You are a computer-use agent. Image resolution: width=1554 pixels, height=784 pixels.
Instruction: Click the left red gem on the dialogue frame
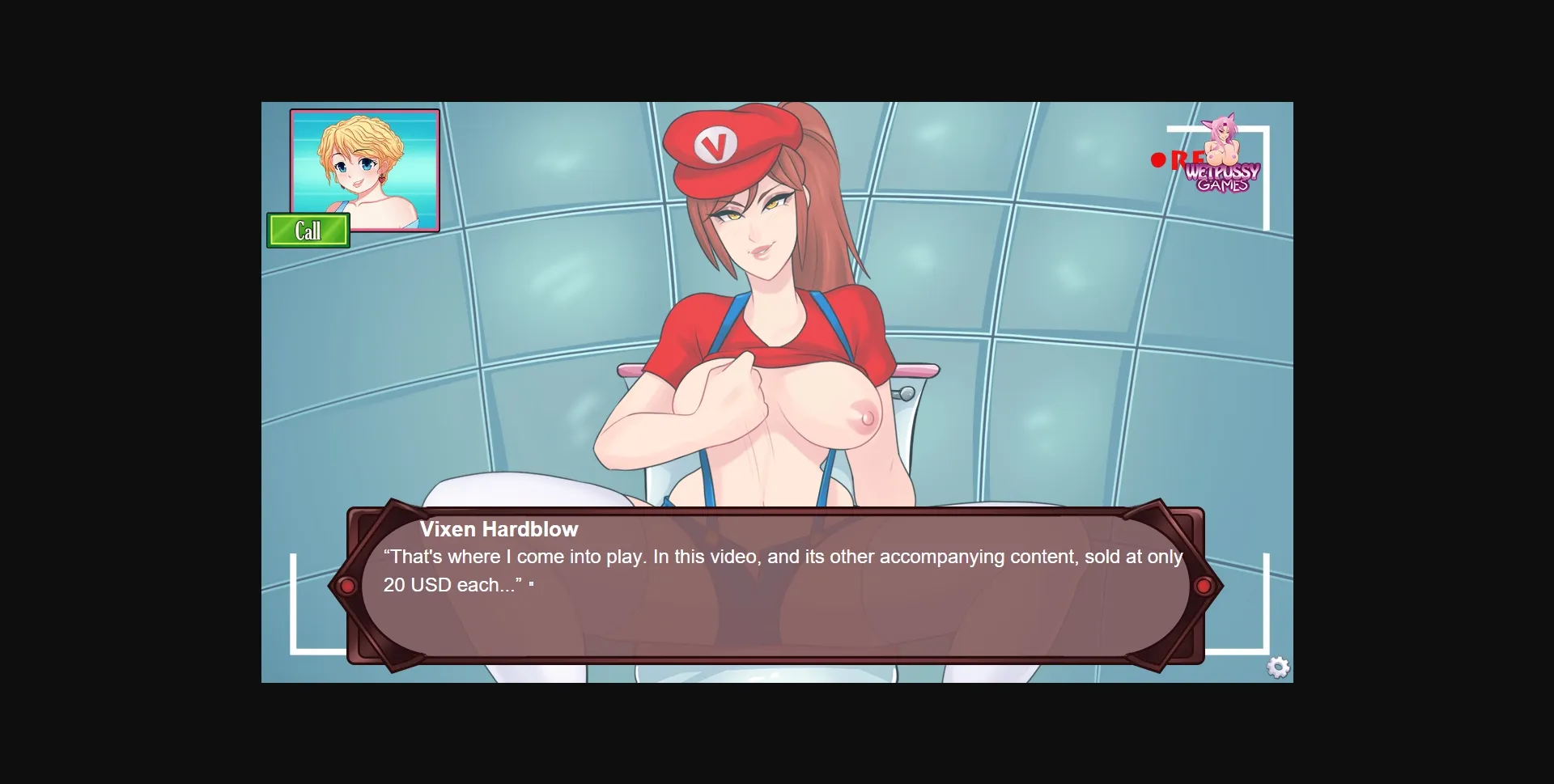click(x=348, y=584)
